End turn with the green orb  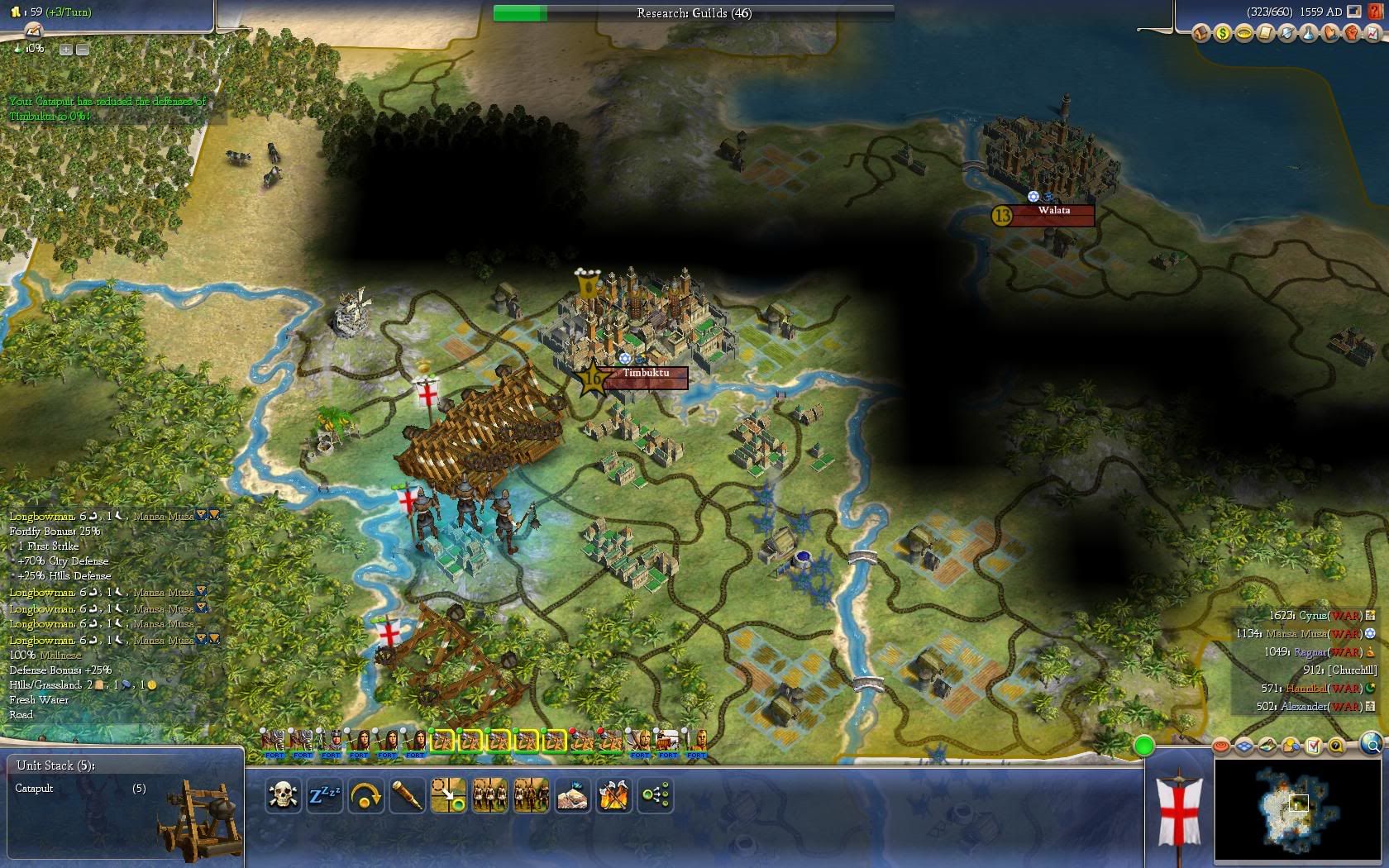click(1143, 746)
